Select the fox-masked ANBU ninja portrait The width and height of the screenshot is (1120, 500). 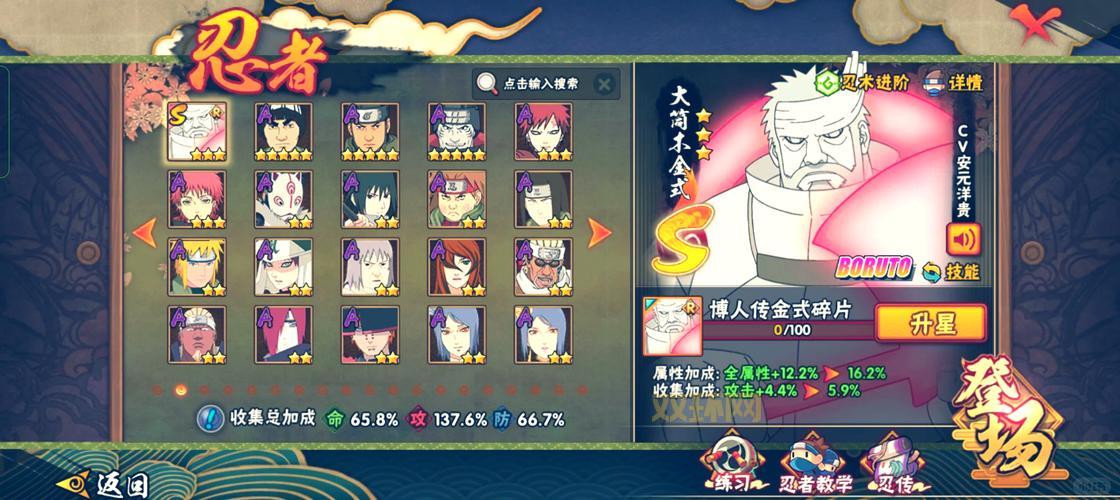pyautogui.click(x=283, y=198)
